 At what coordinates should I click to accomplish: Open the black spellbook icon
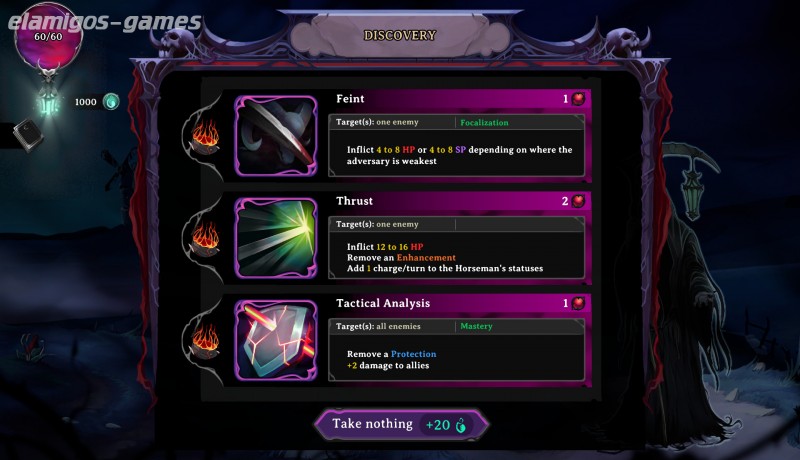tap(27, 135)
